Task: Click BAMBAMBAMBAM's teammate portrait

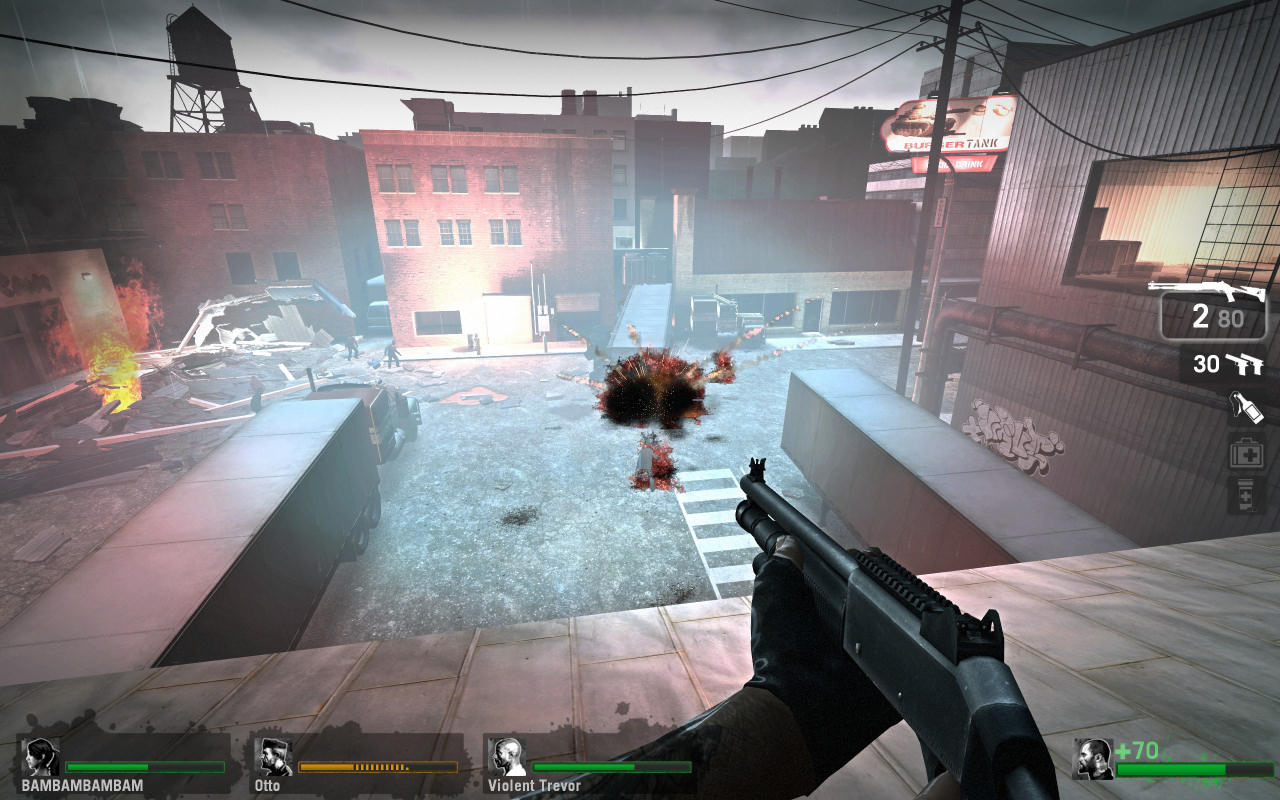Action: [x=41, y=757]
